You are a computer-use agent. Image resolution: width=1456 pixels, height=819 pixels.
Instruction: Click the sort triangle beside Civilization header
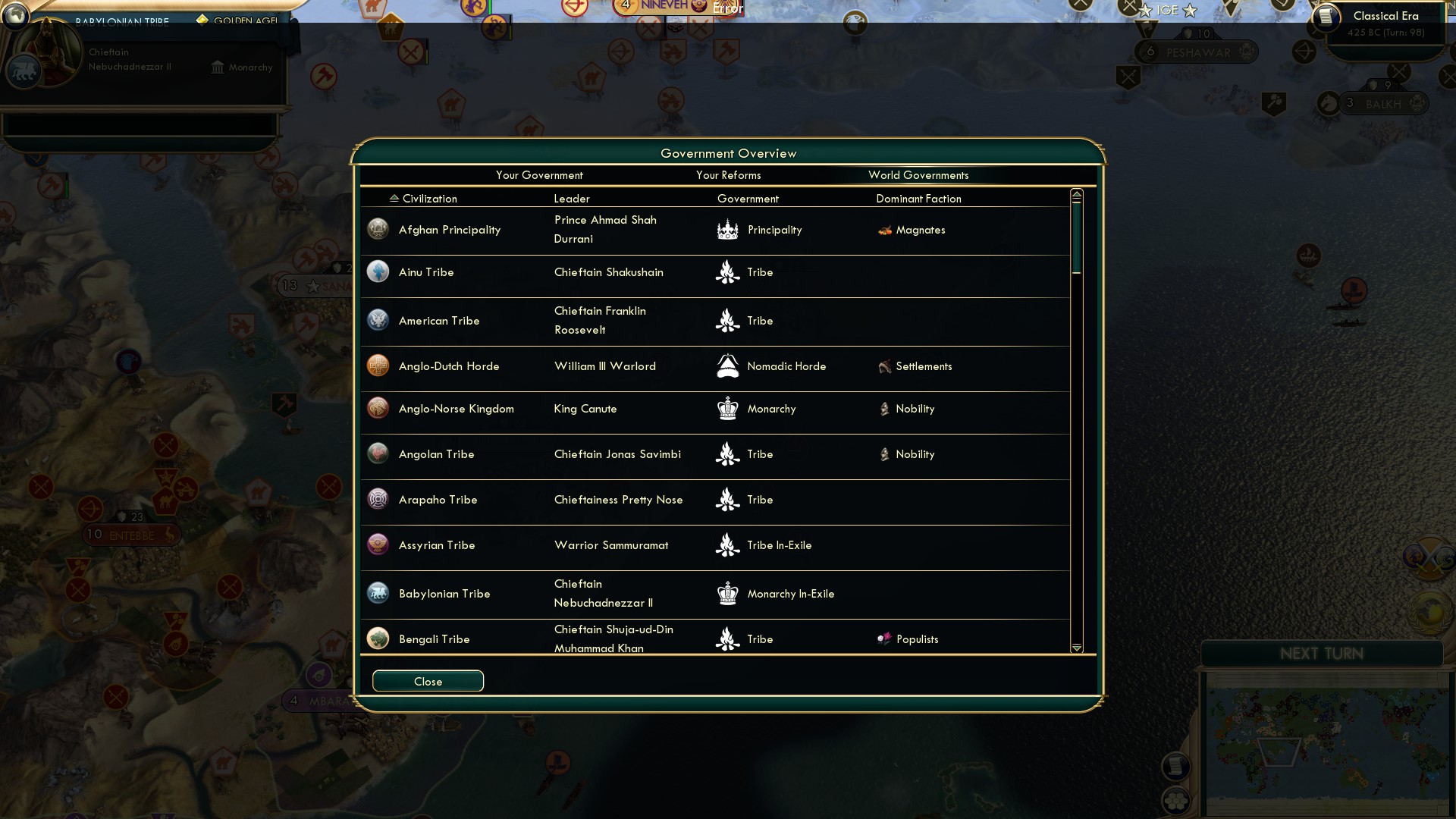(x=393, y=197)
